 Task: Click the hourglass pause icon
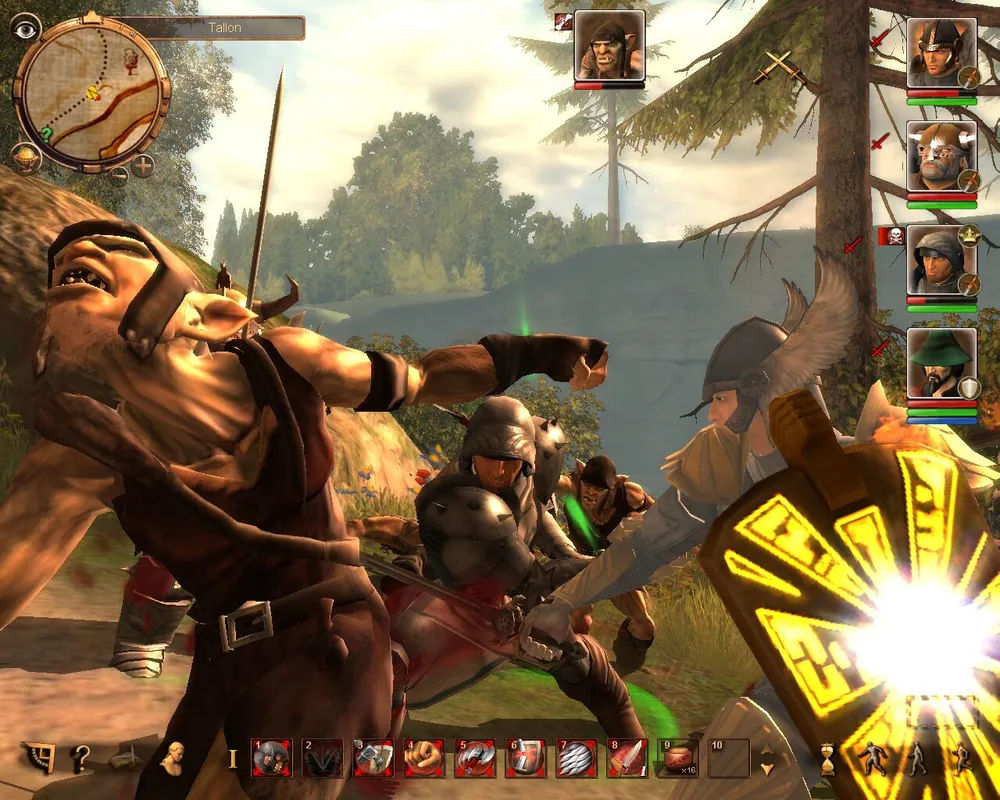[x=827, y=761]
